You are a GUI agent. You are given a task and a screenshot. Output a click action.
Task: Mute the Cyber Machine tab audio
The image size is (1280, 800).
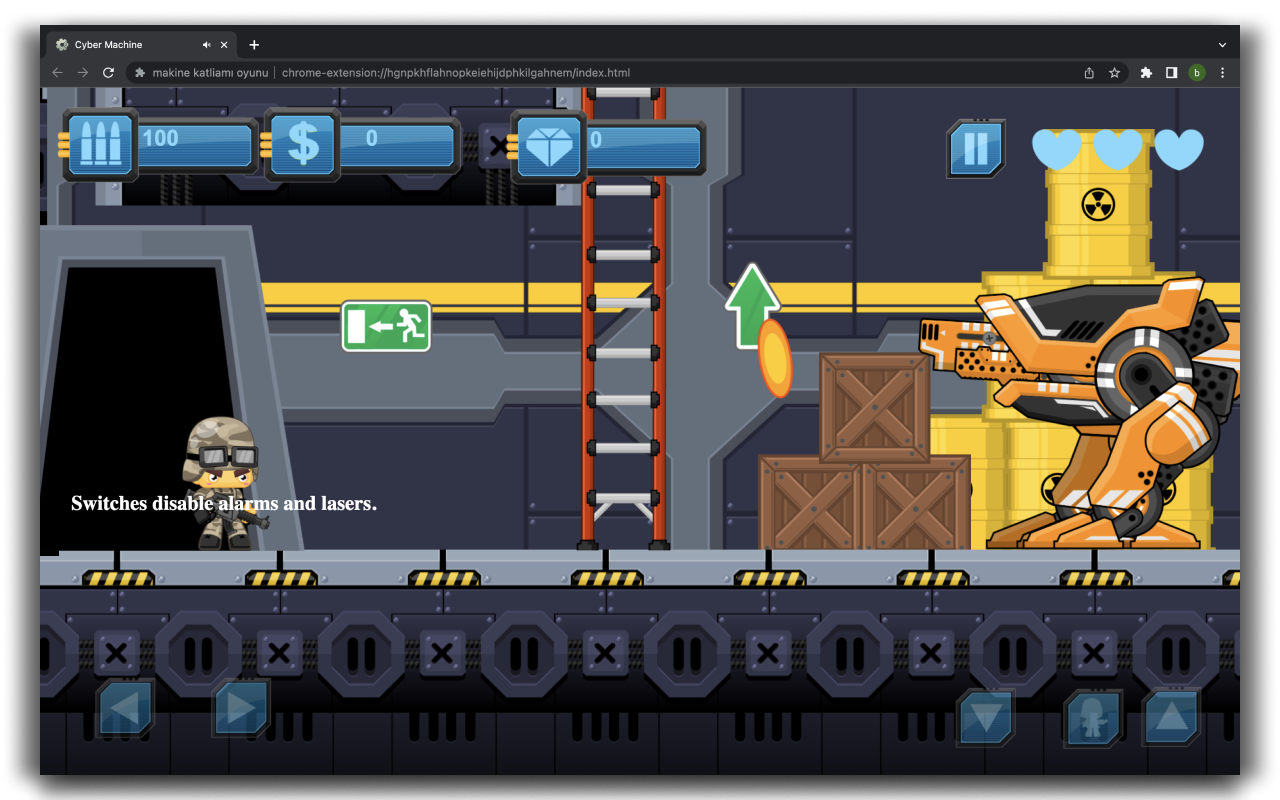pyautogui.click(x=208, y=44)
